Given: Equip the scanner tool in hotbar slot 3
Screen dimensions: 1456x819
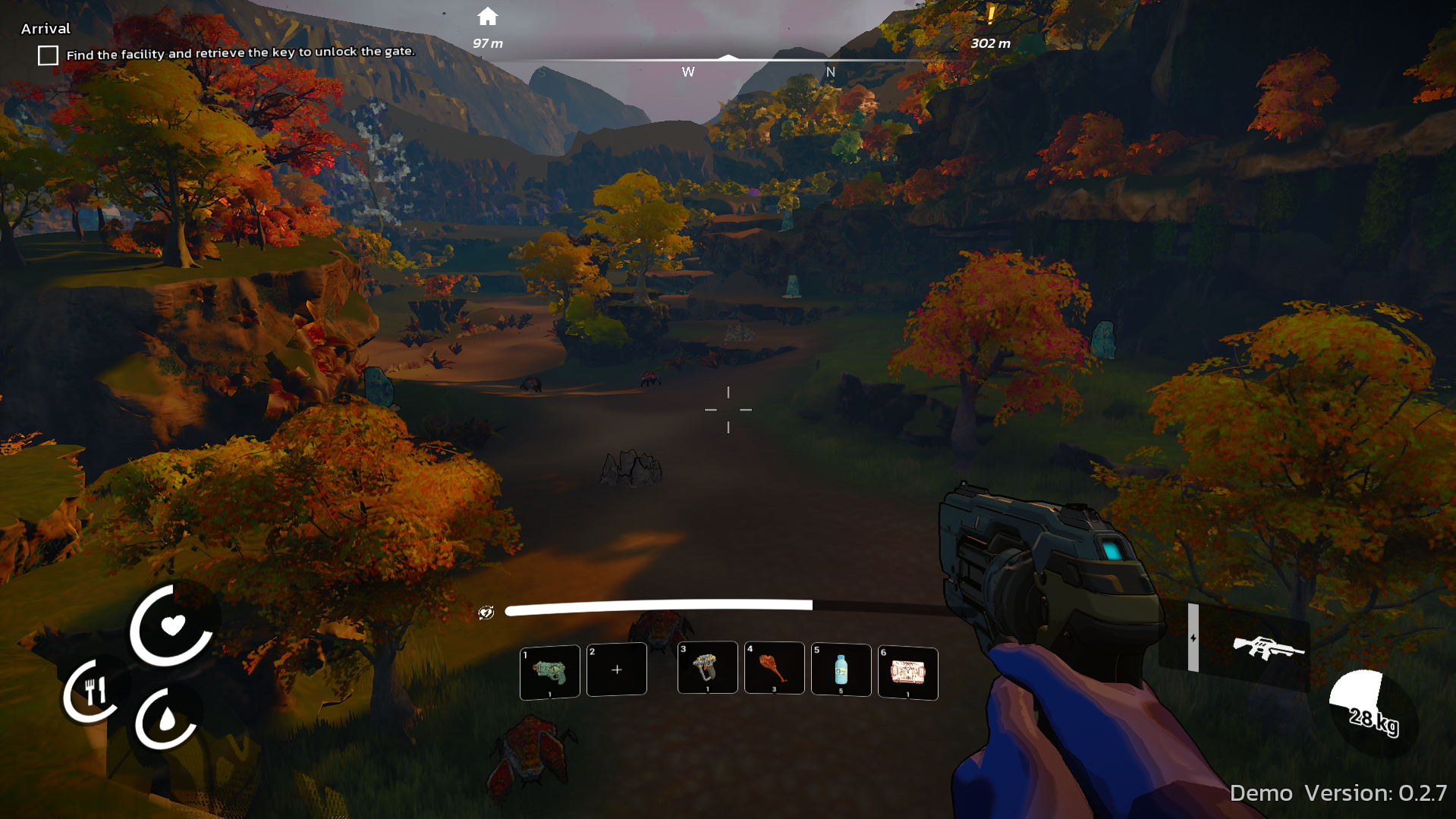Looking at the screenshot, I should [x=707, y=668].
